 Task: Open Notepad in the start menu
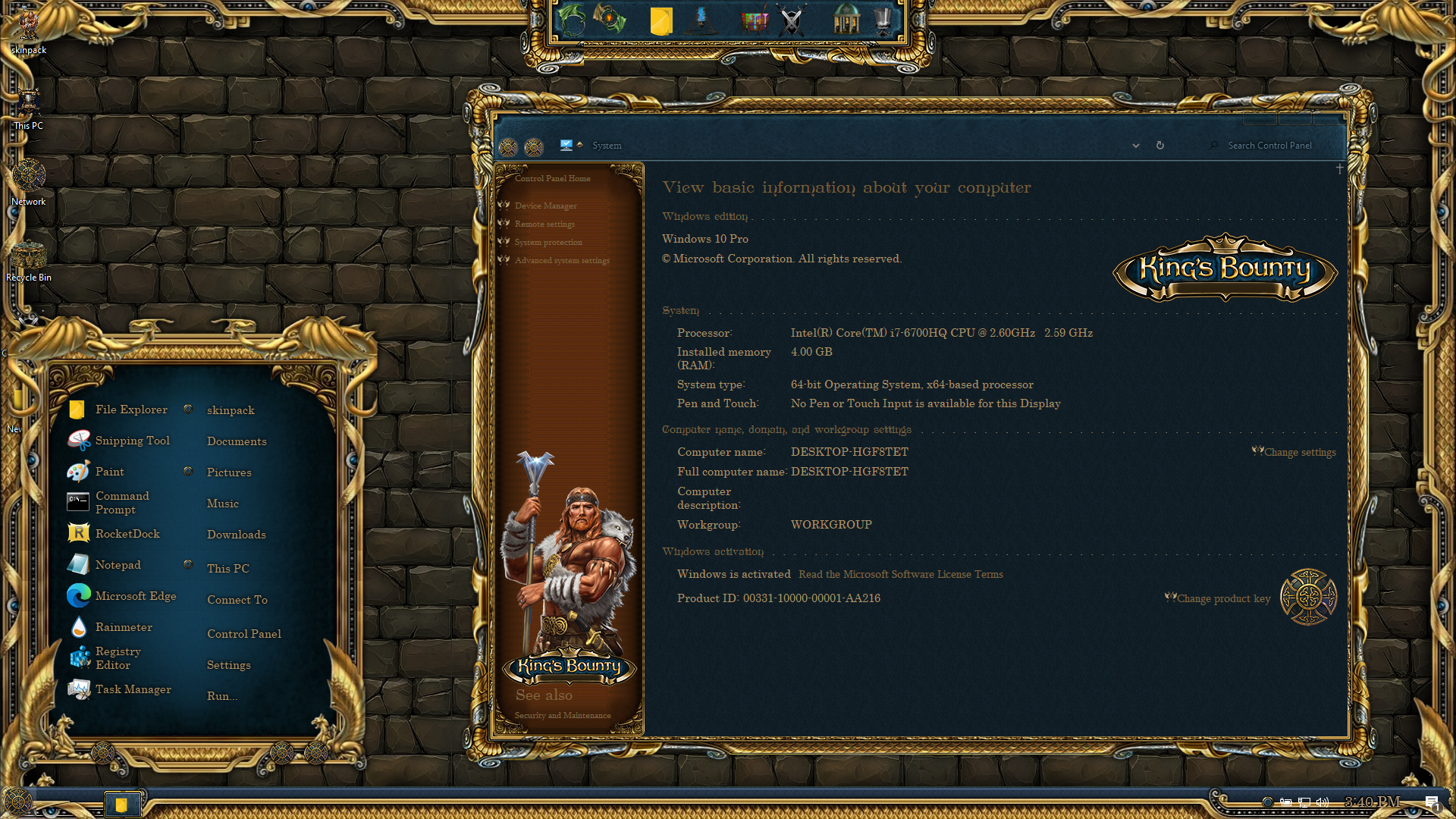[118, 565]
